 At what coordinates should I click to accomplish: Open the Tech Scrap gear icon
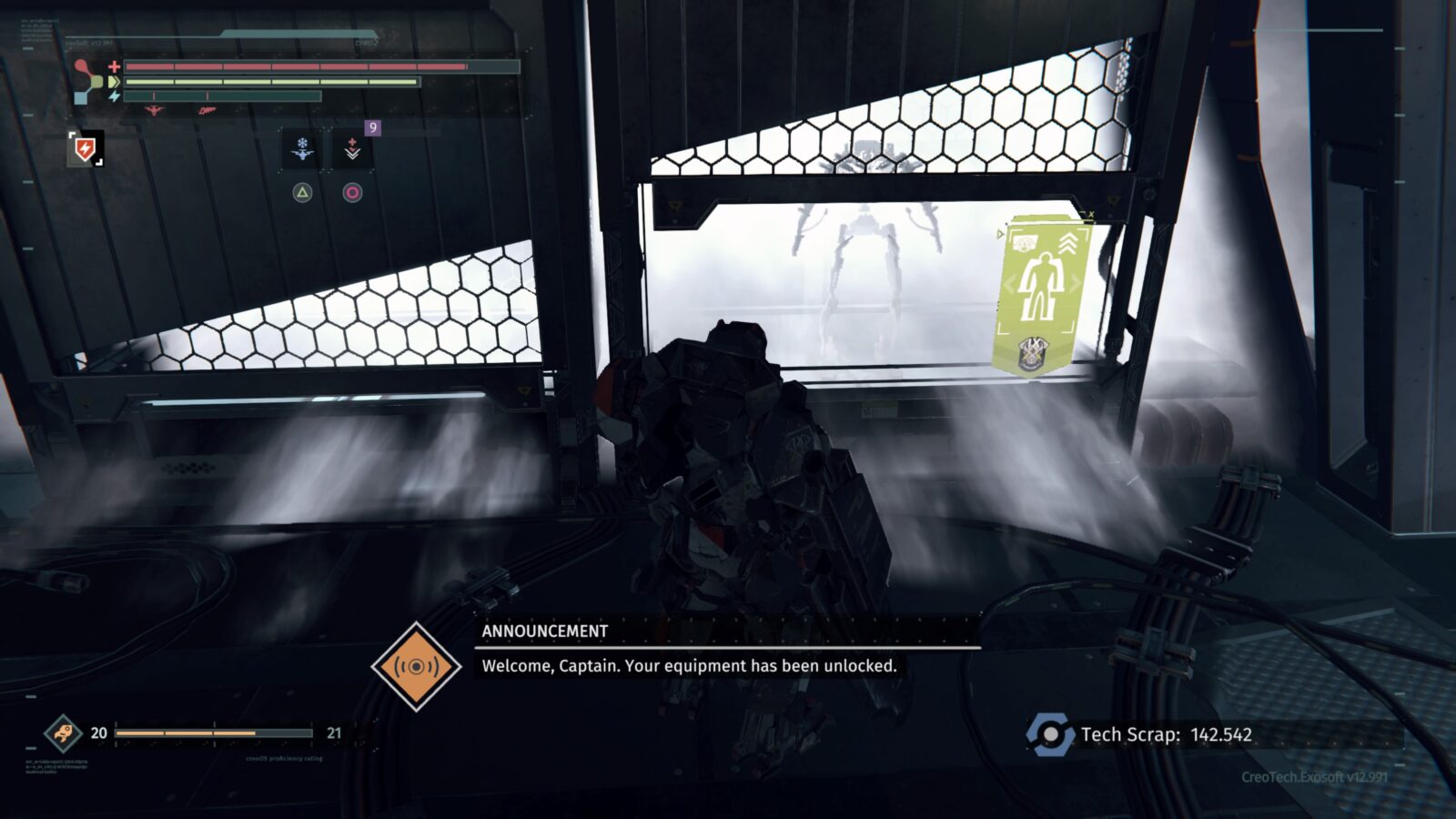1050,734
